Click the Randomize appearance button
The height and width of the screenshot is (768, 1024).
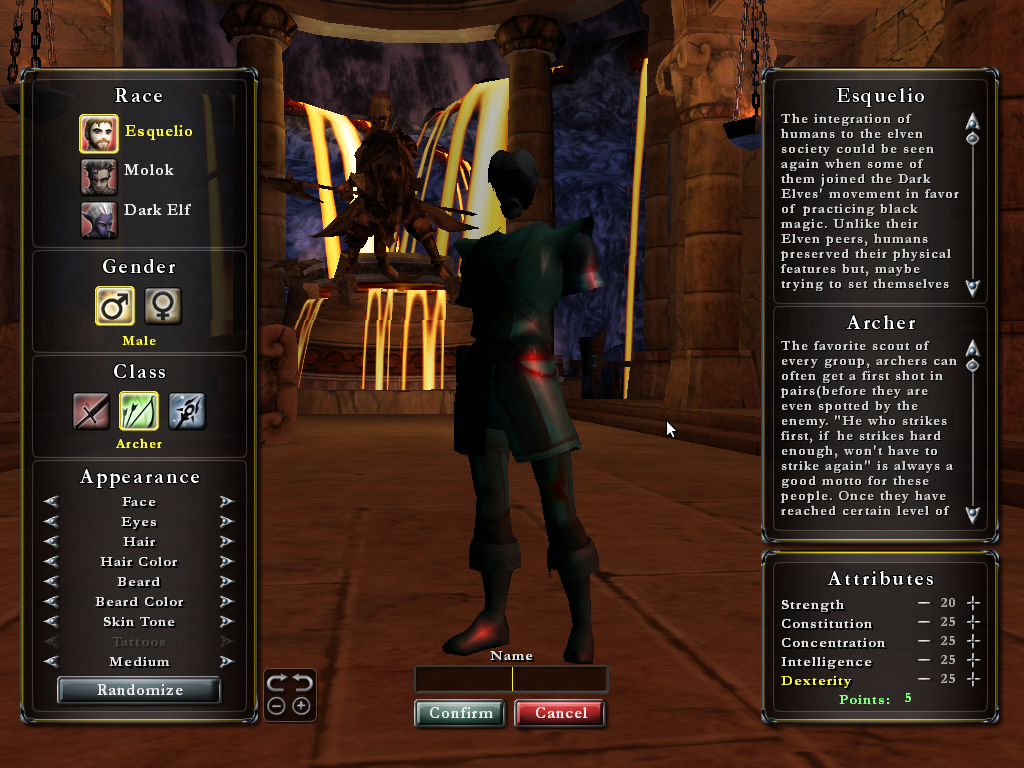pyautogui.click(x=139, y=690)
